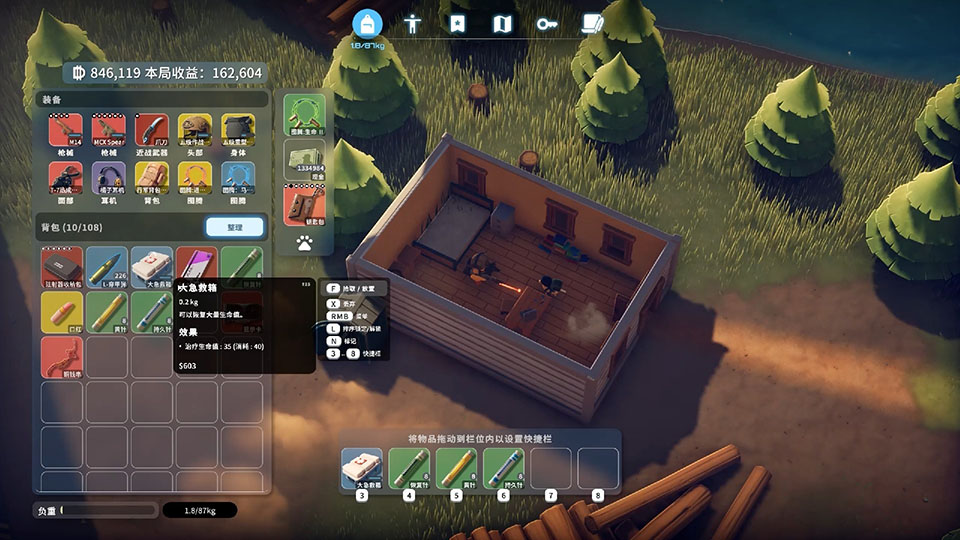
Task: Select the red keychain item in backpack
Action: pos(62,357)
